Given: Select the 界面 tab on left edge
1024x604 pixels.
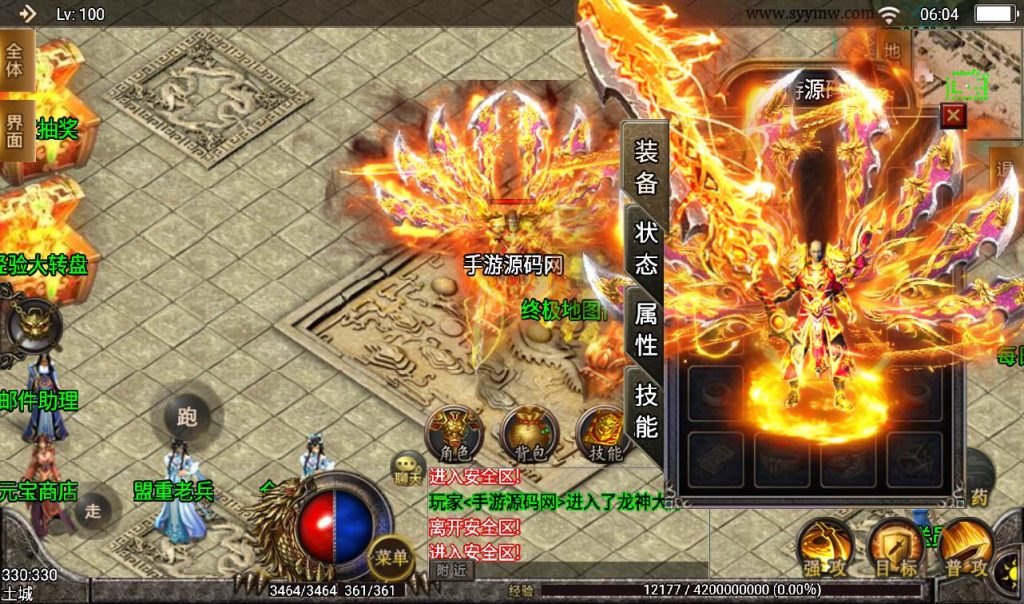Looking at the screenshot, I should pos(15,128).
